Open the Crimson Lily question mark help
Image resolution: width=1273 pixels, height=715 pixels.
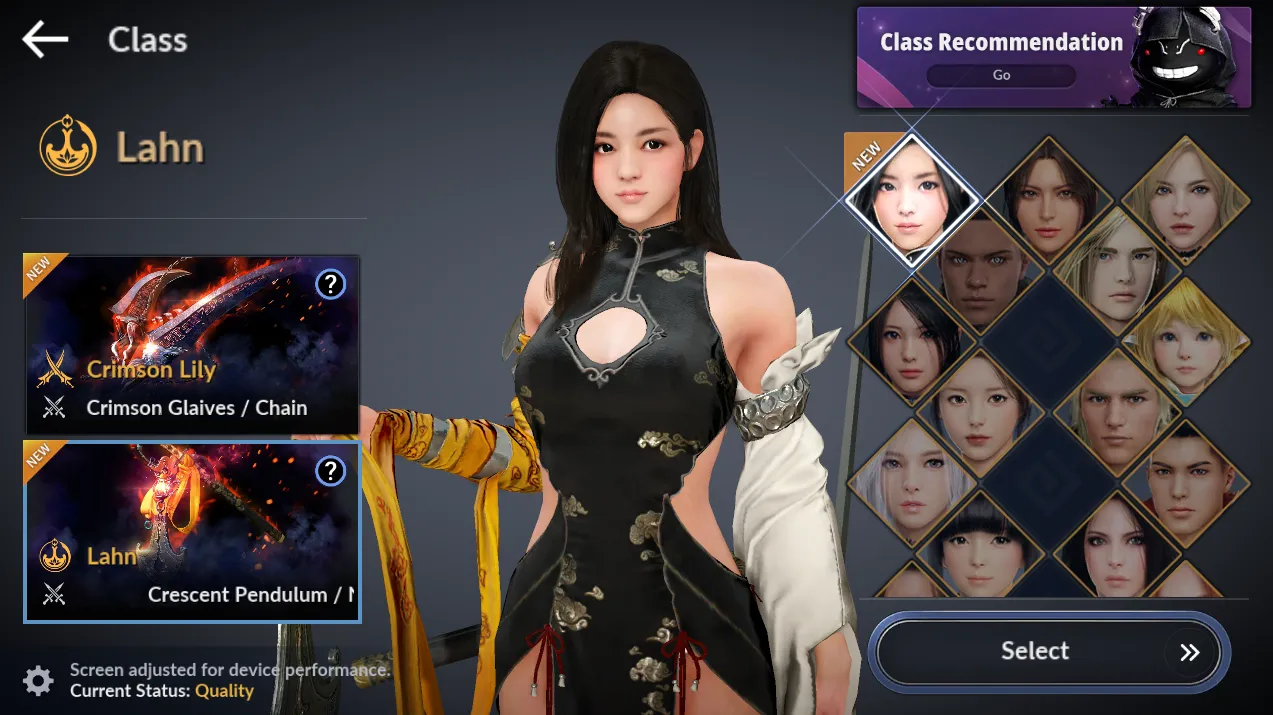click(x=330, y=285)
